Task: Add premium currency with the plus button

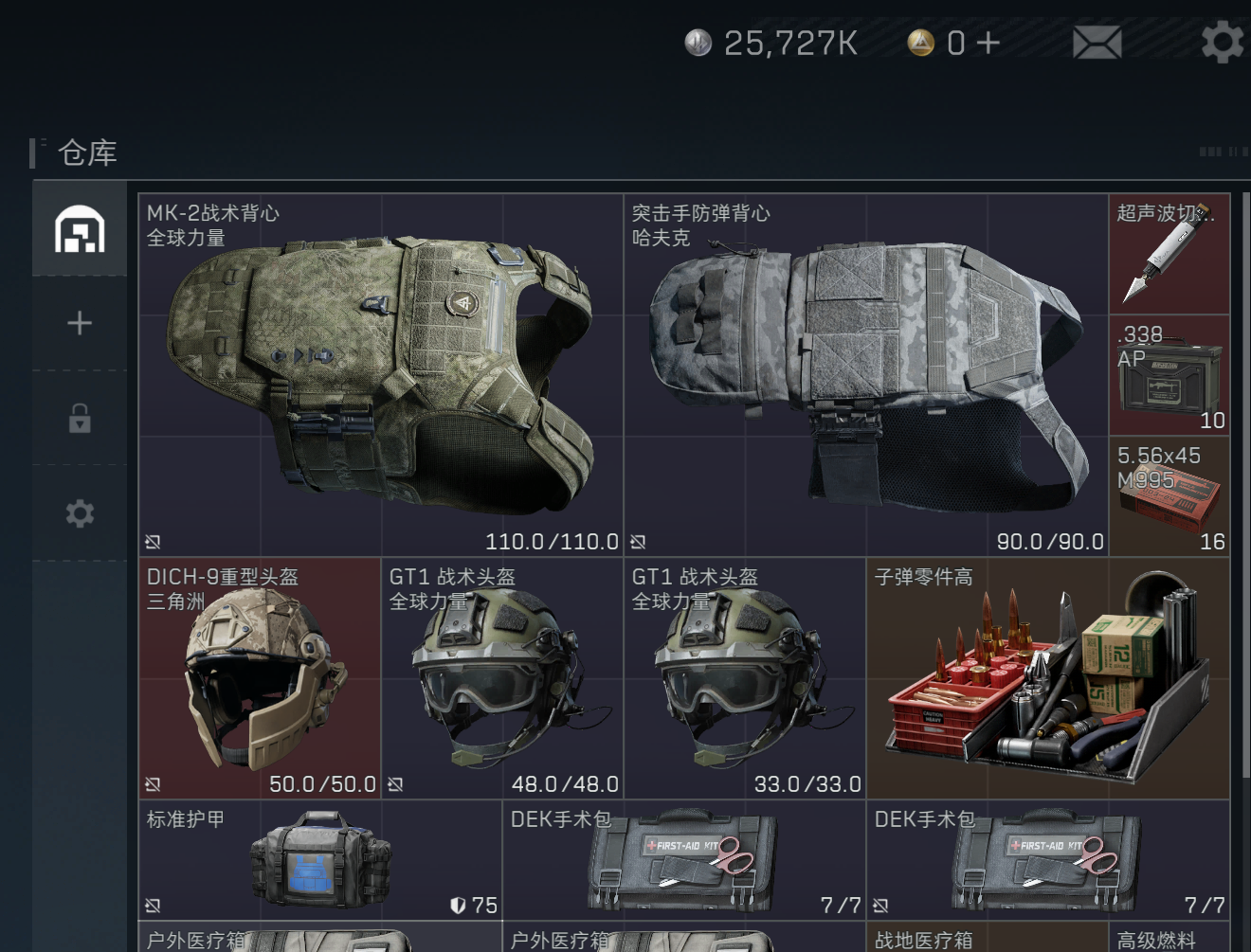Action: pyautogui.click(x=988, y=43)
